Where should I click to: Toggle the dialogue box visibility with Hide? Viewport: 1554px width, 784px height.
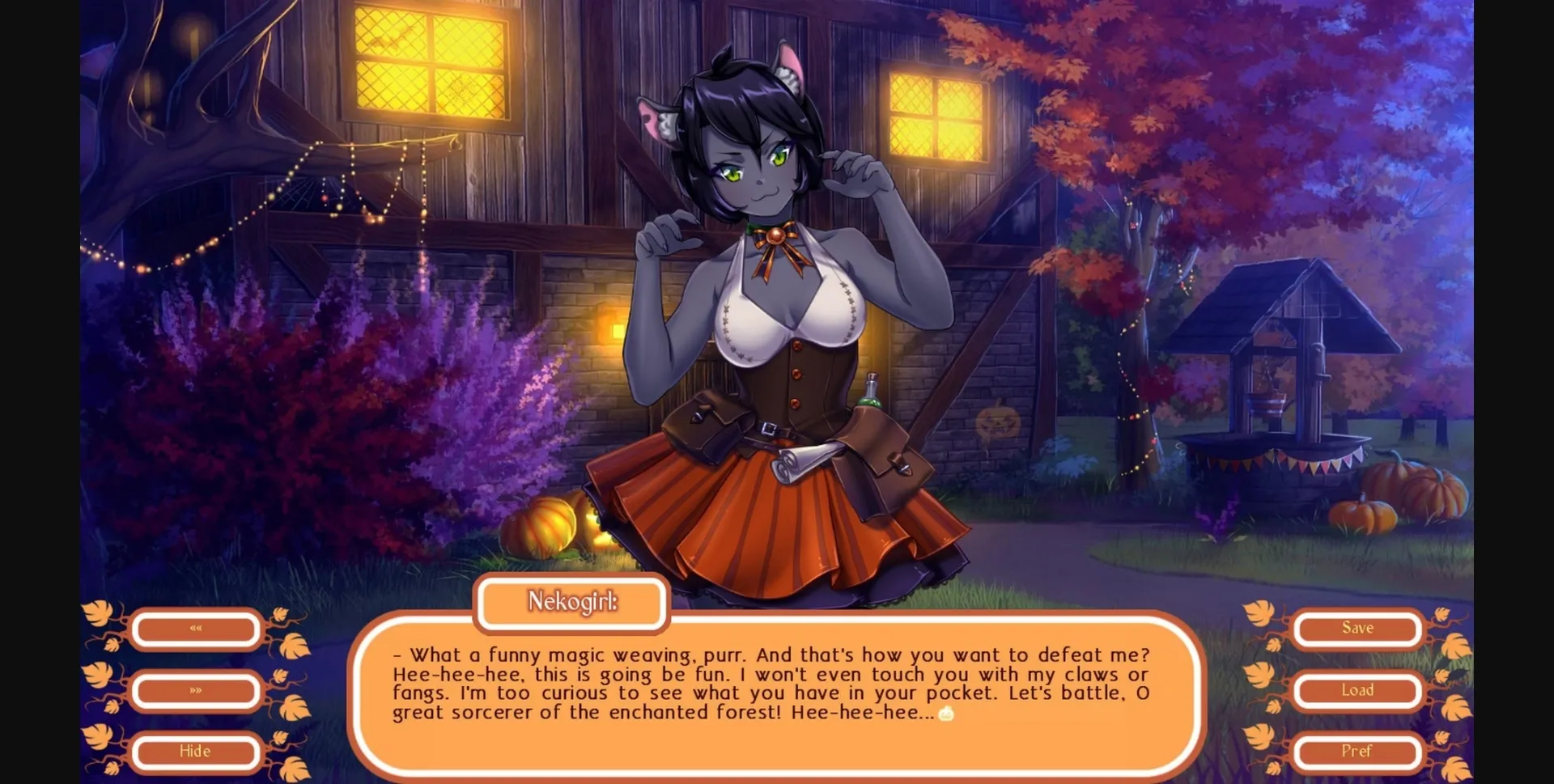click(194, 752)
